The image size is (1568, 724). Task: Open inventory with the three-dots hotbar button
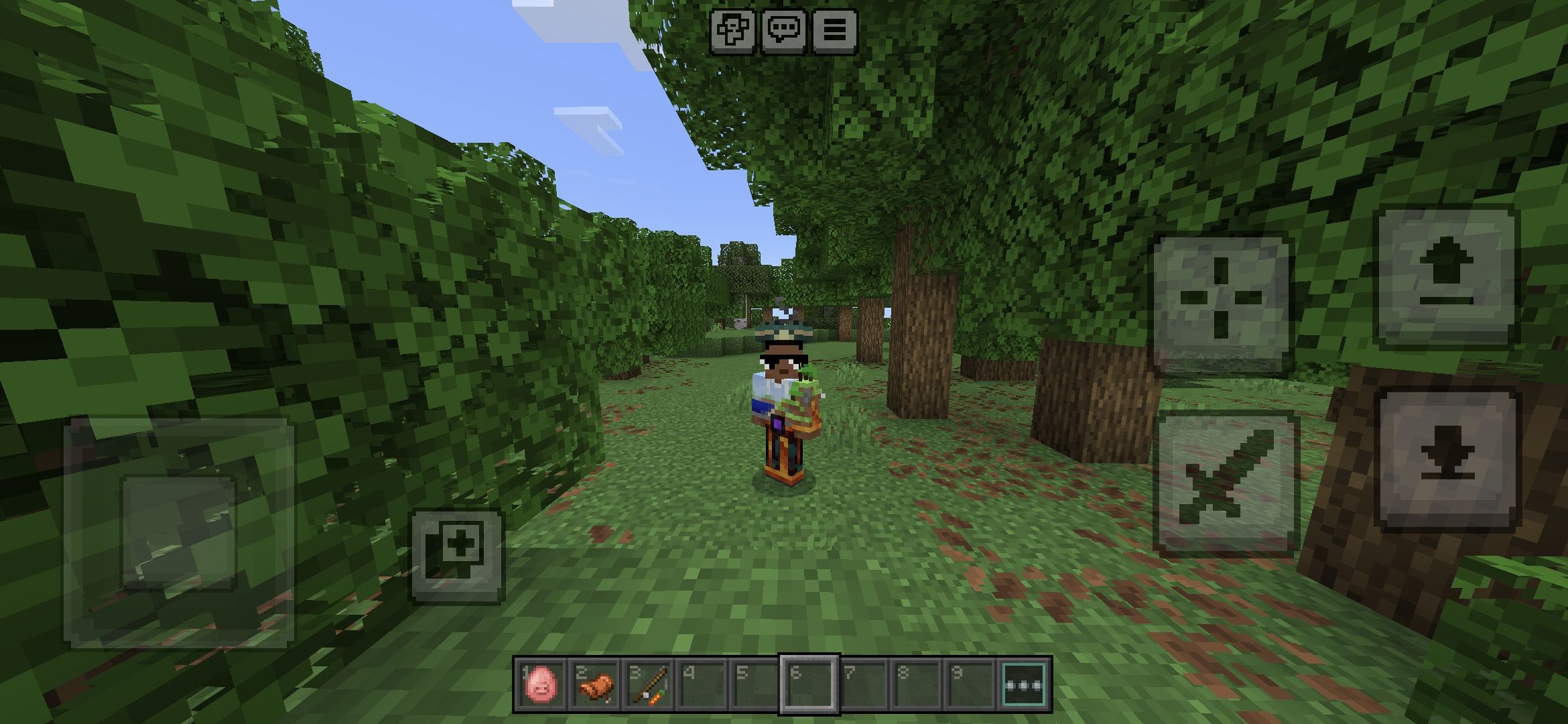1025,685
